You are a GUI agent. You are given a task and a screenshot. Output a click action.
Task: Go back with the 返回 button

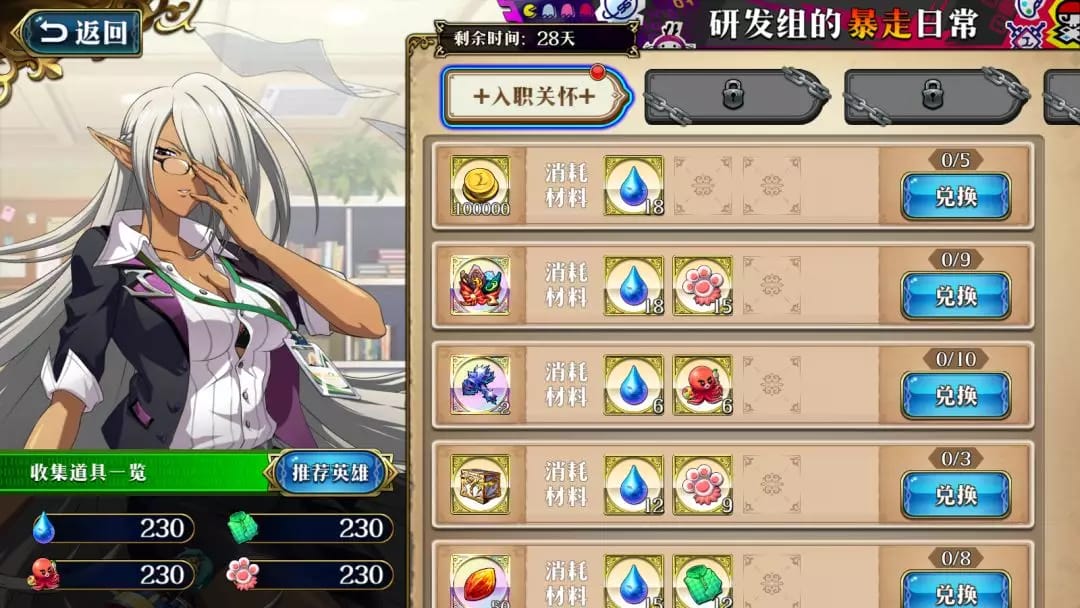(80, 32)
